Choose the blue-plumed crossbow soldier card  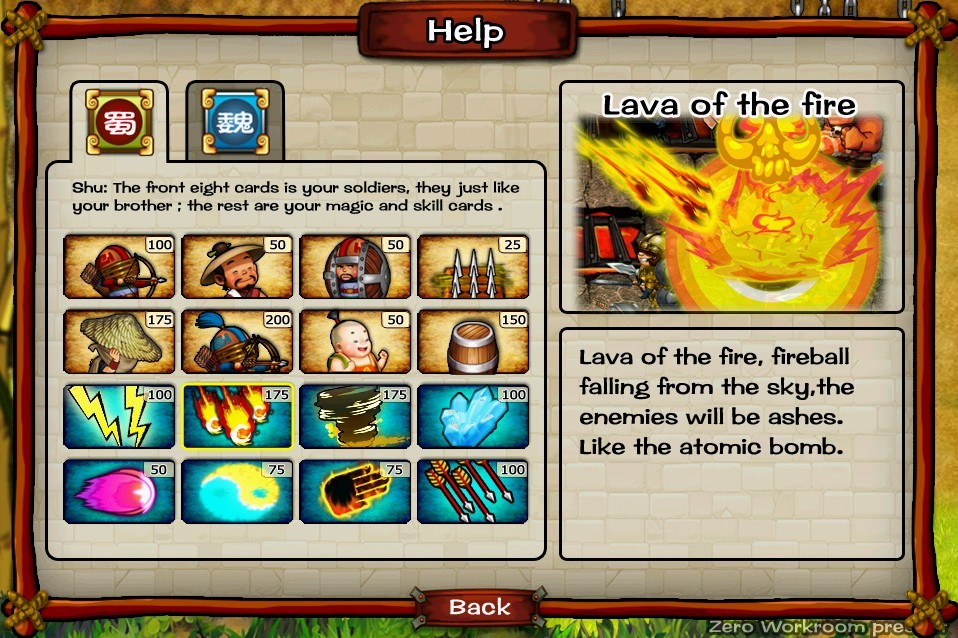(x=237, y=341)
